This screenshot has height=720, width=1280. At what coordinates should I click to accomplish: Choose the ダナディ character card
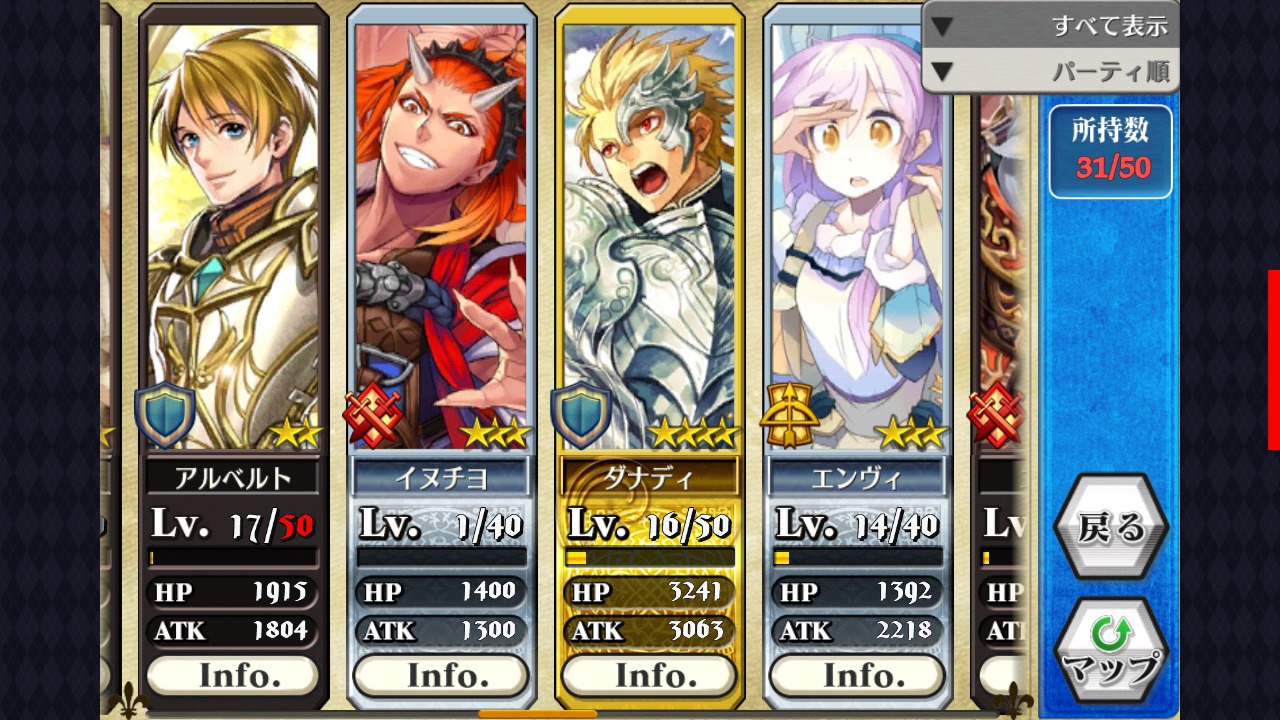coord(648,240)
